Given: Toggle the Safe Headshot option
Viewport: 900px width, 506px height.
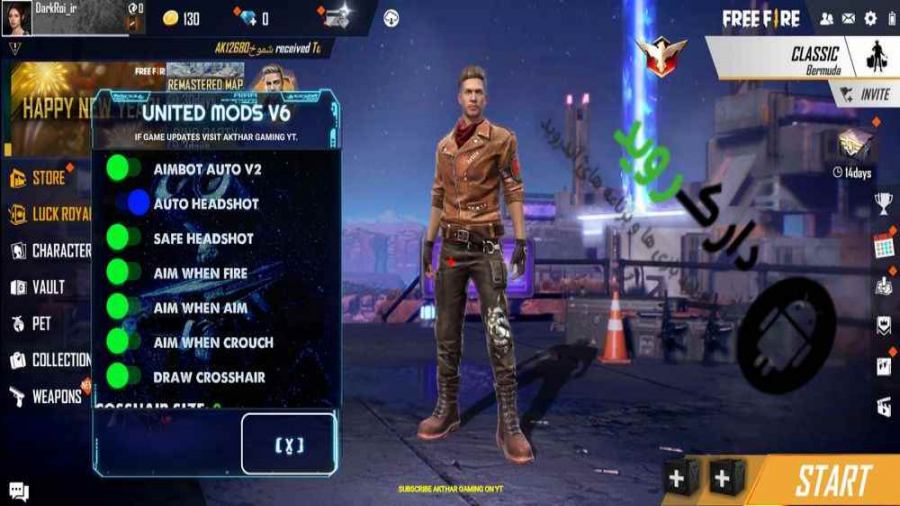Looking at the screenshot, I should point(124,238).
